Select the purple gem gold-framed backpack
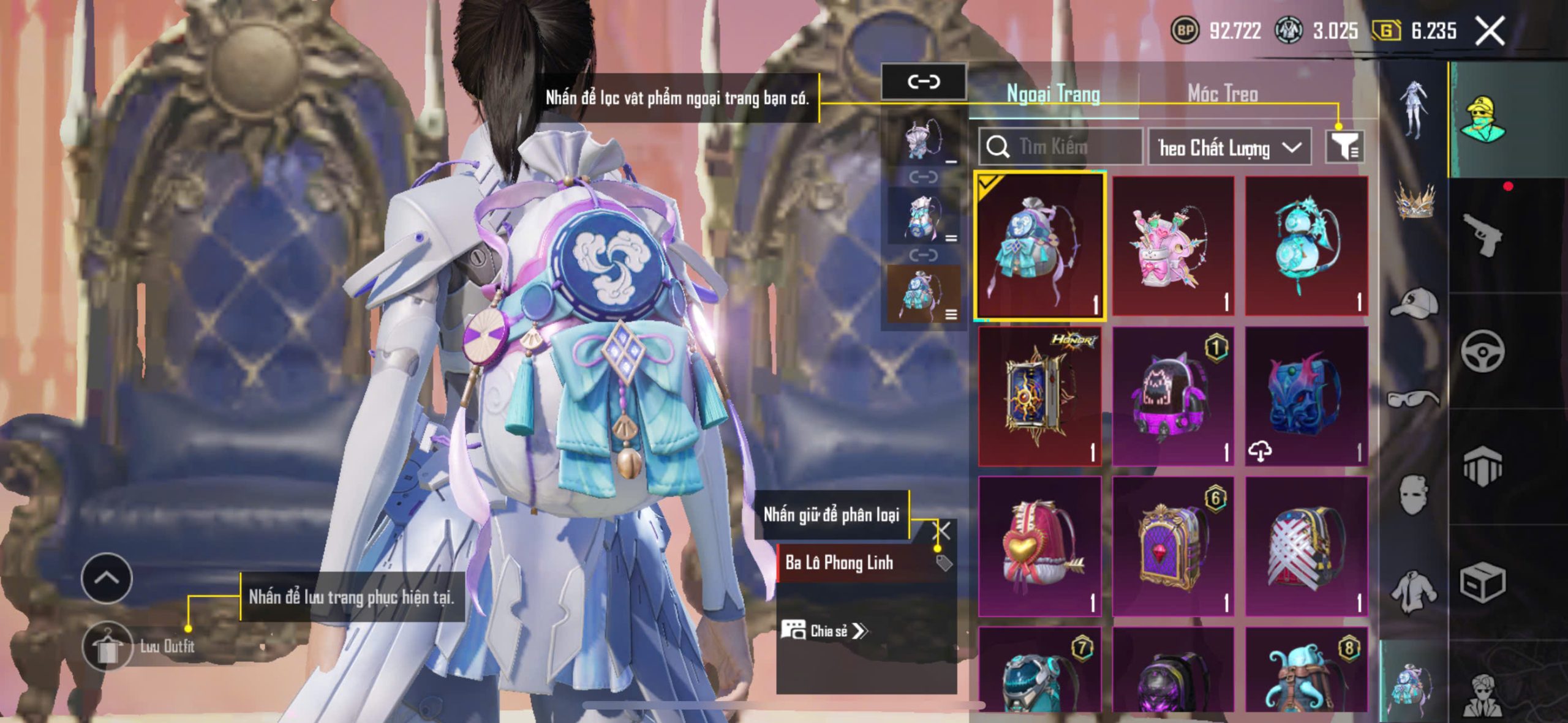The height and width of the screenshot is (723, 1568). click(x=1173, y=546)
